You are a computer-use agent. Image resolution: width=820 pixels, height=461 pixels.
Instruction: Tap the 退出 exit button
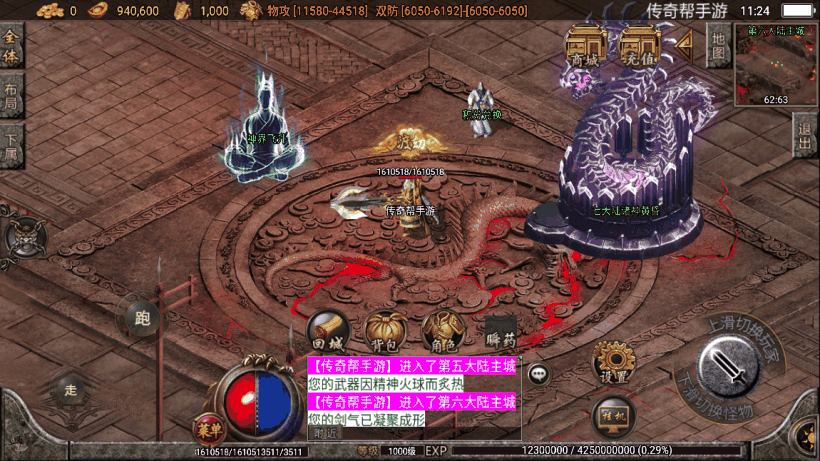(x=805, y=135)
